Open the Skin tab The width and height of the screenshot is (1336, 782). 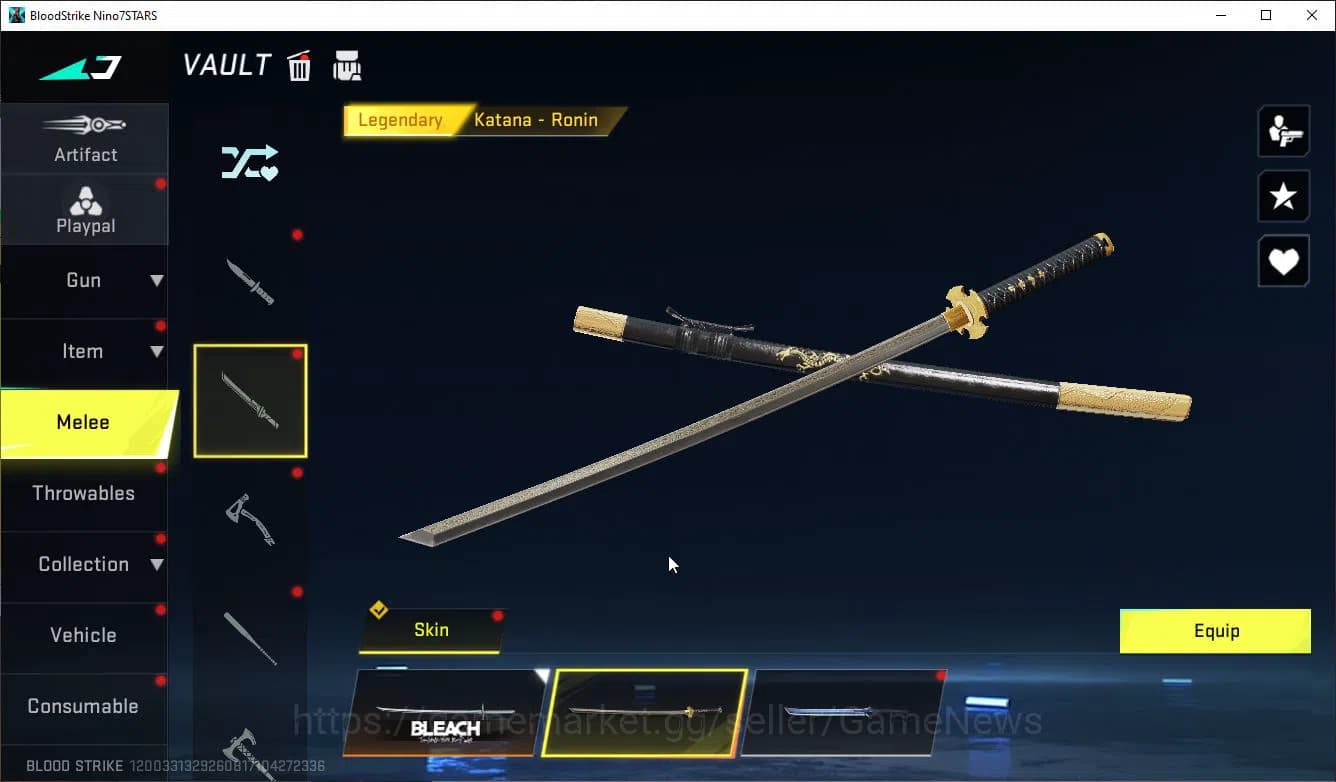tap(432, 630)
